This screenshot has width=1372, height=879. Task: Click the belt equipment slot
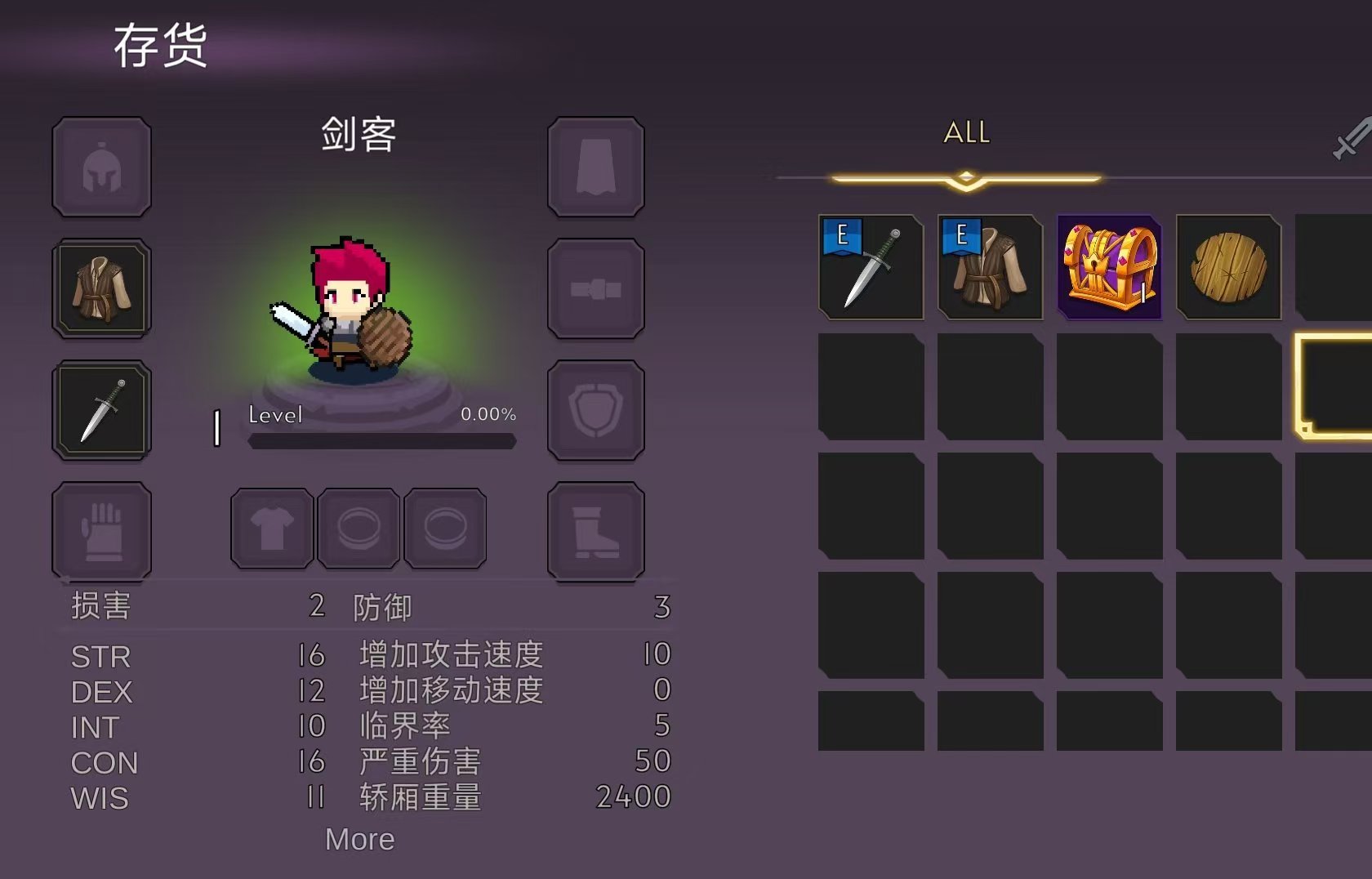coord(595,288)
